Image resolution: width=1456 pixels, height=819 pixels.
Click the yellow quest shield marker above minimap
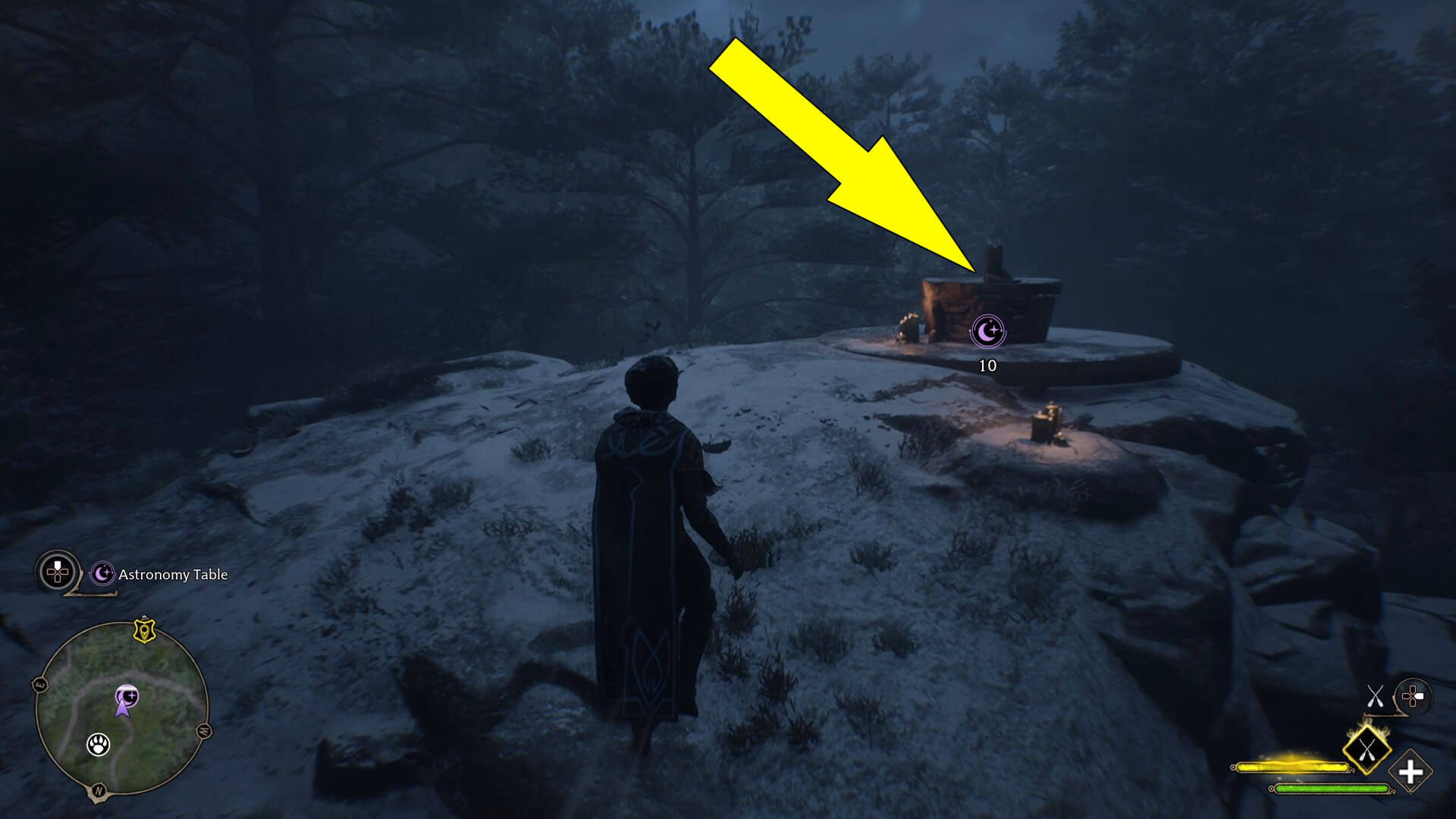(x=144, y=631)
